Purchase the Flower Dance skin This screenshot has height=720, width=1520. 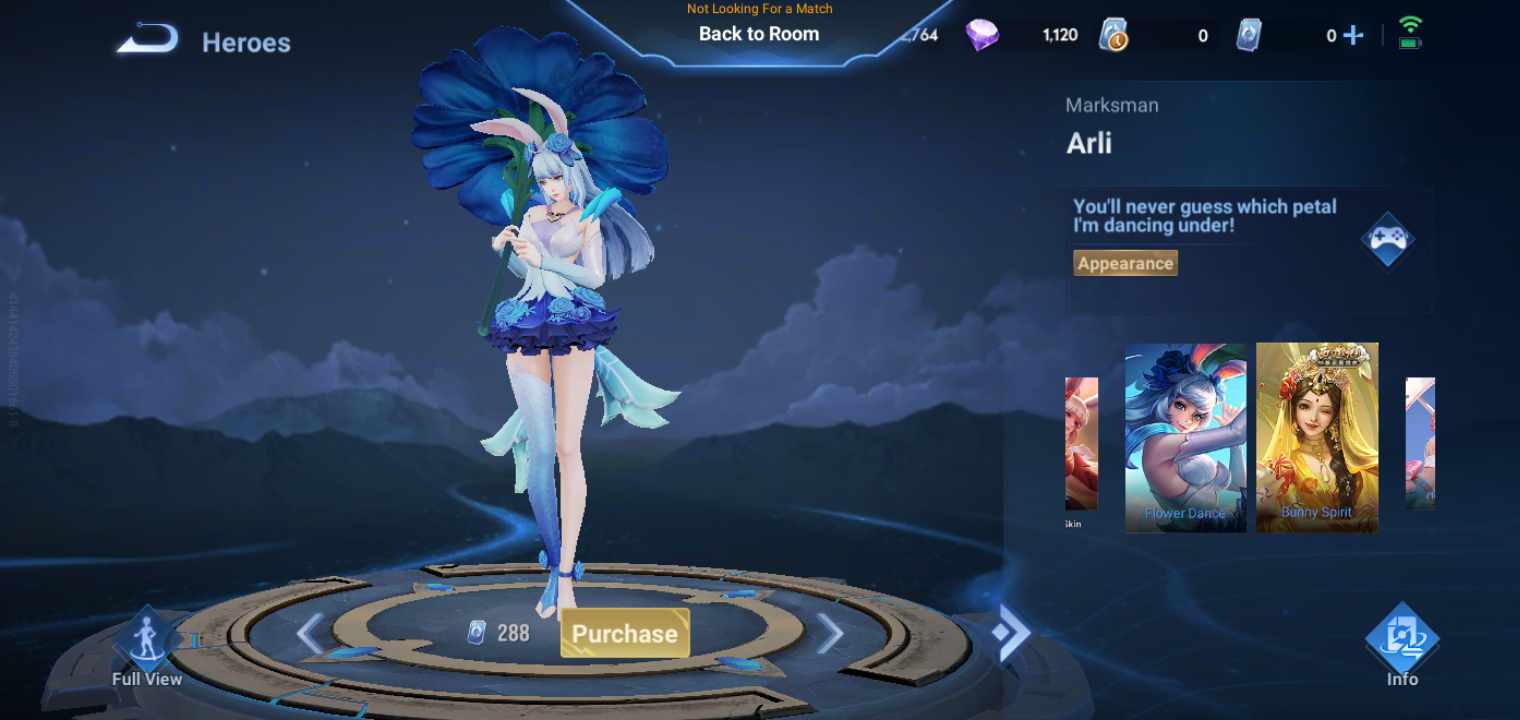pyautogui.click(x=624, y=632)
